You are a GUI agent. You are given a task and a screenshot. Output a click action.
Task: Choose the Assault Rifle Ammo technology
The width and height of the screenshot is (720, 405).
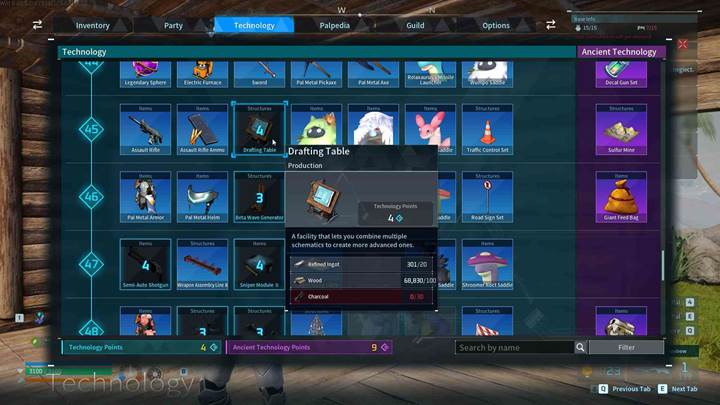pos(203,130)
